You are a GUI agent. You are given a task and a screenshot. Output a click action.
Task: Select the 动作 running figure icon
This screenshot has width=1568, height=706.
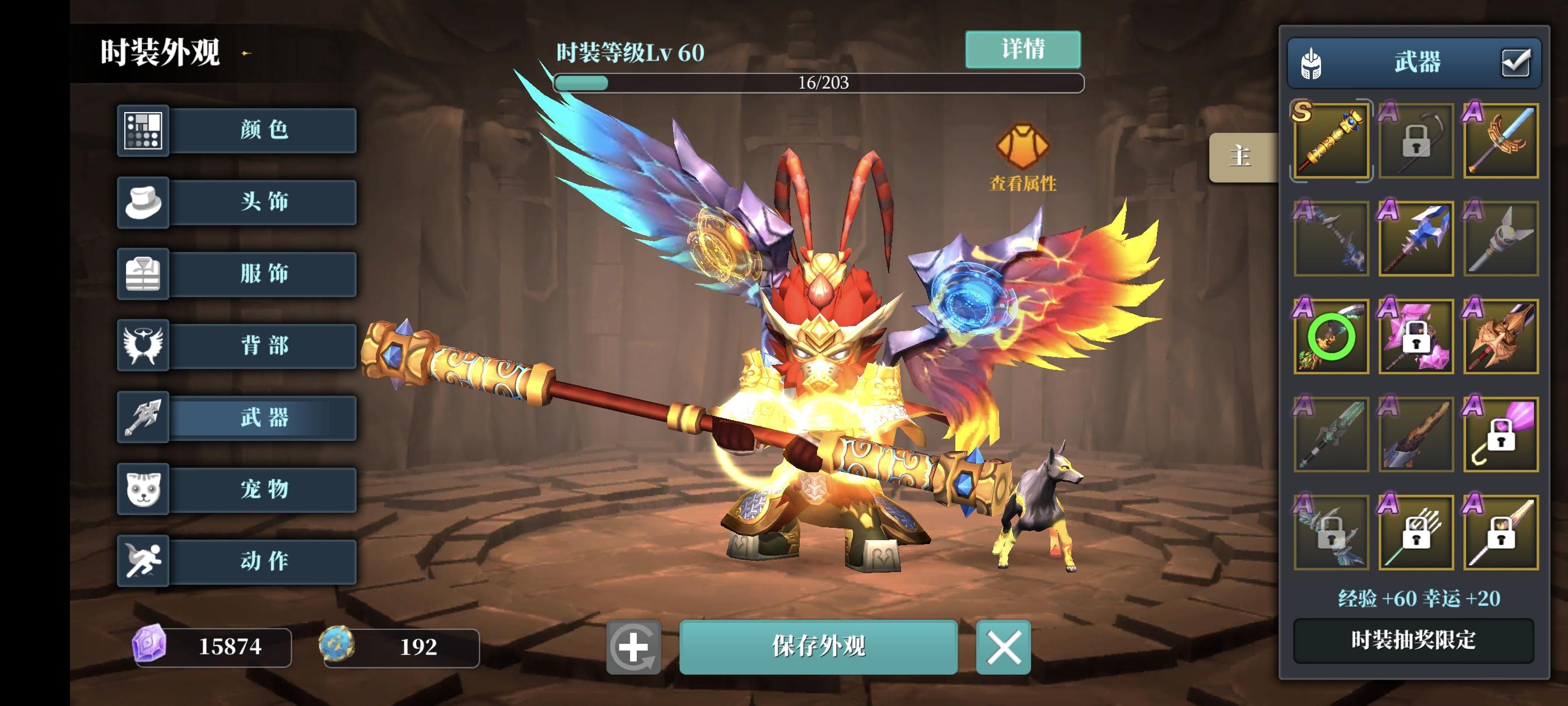(142, 561)
